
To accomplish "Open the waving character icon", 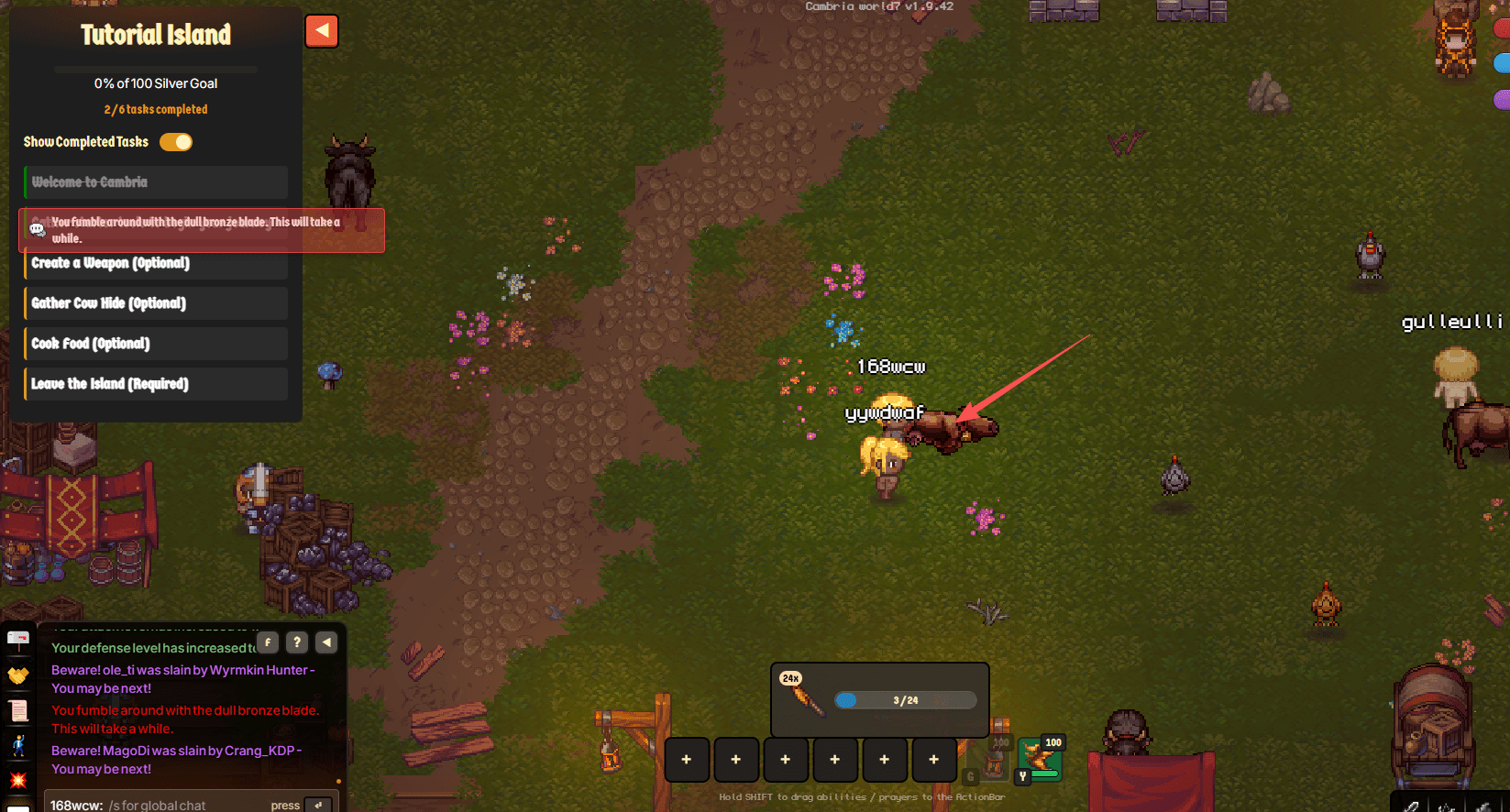I will 18,745.
